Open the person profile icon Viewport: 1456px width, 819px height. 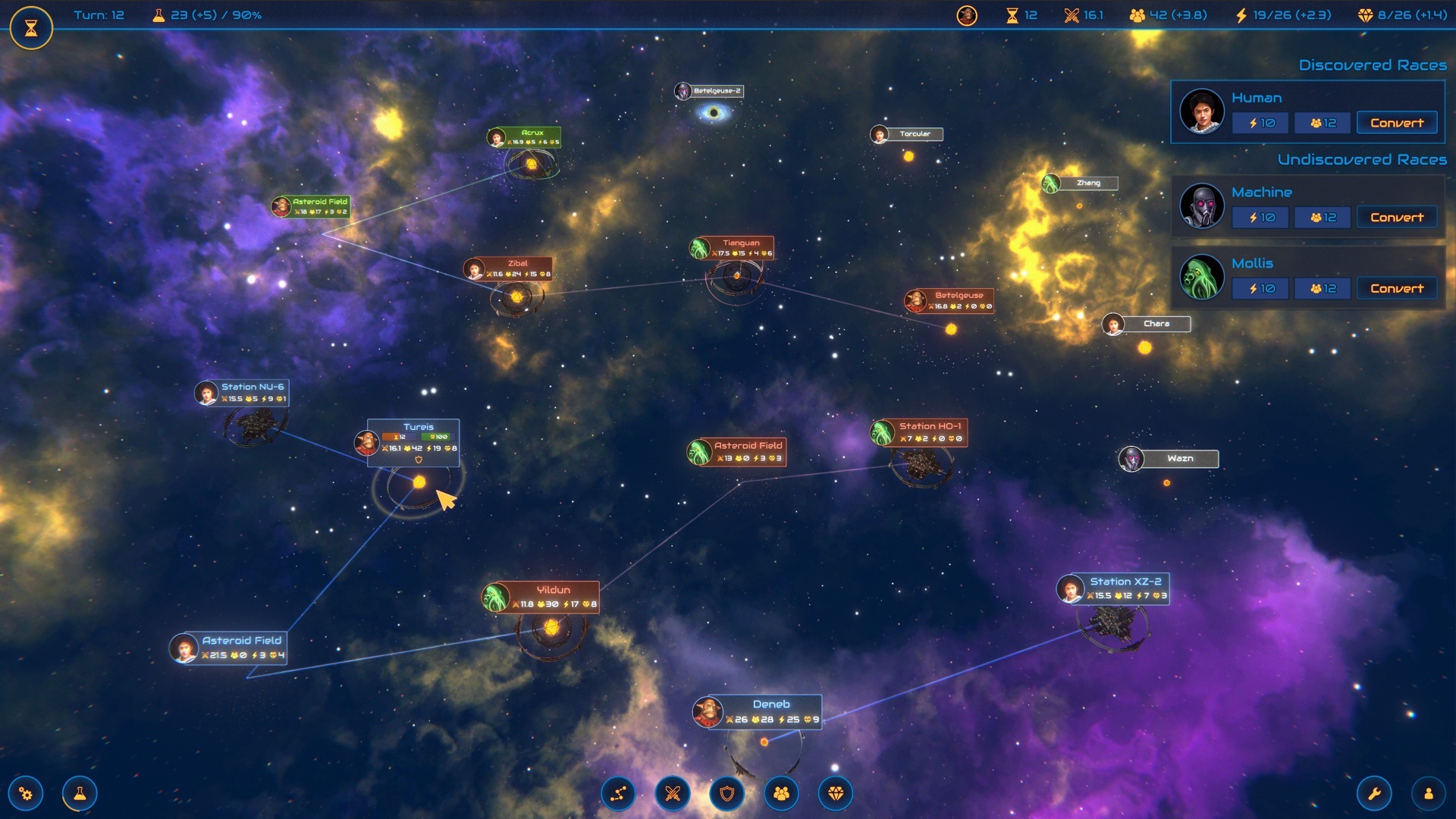1429,794
